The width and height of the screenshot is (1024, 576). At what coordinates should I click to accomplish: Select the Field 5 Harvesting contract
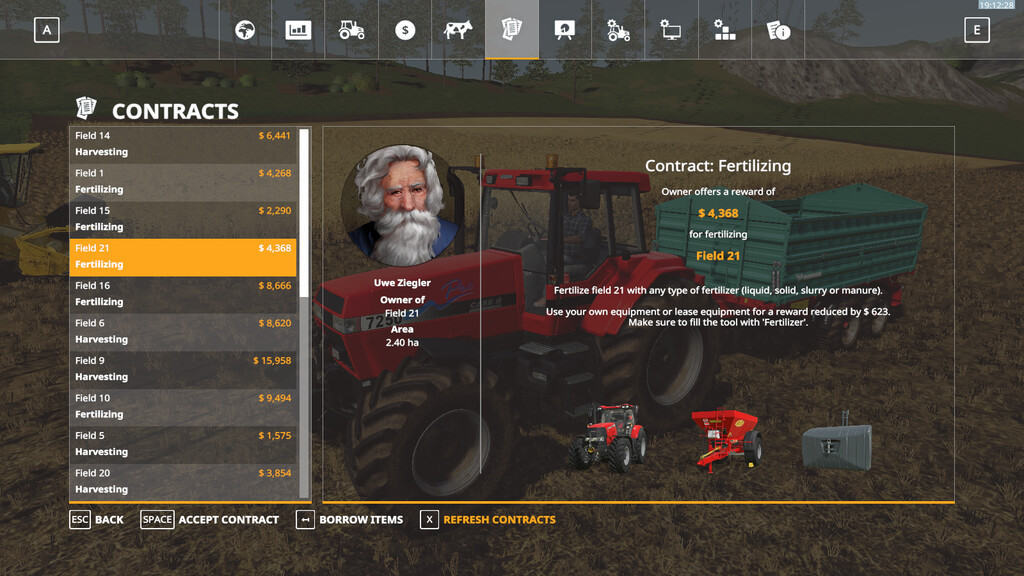click(x=183, y=444)
